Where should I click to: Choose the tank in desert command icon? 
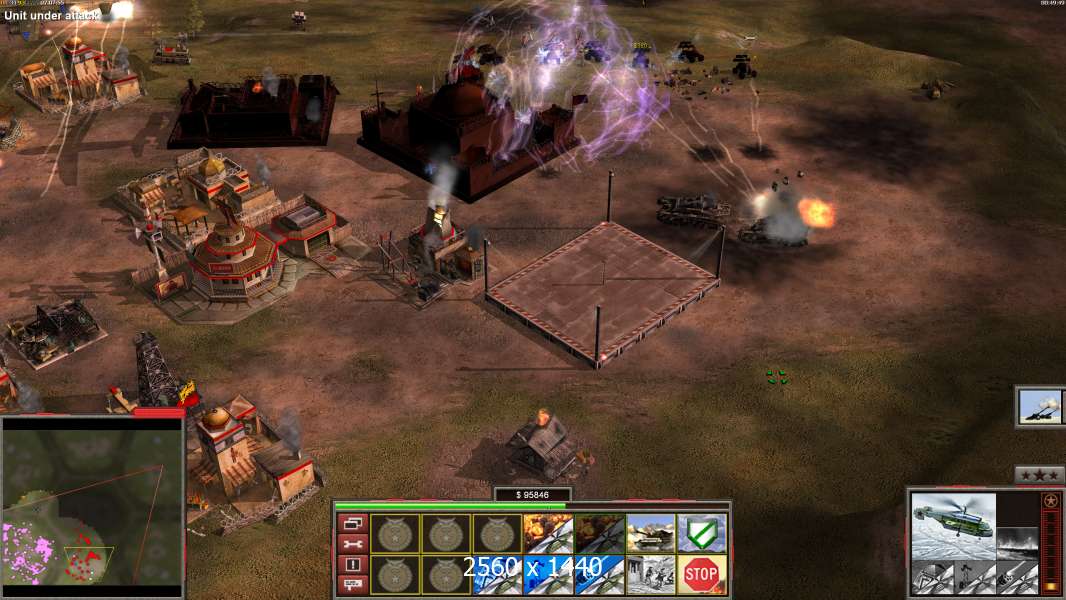point(651,533)
